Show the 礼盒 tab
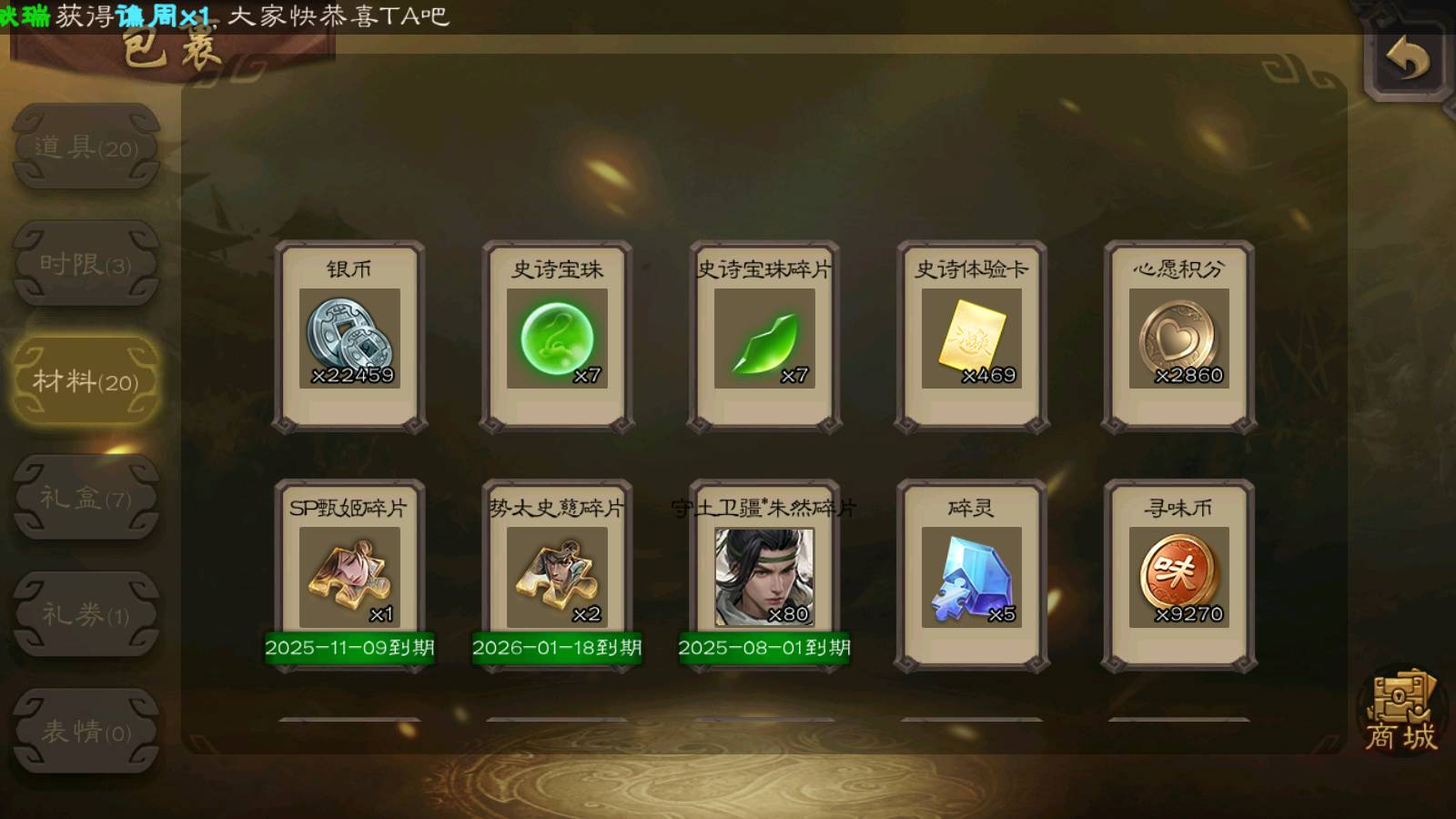The image size is (1456, 819). click(86, 498)
